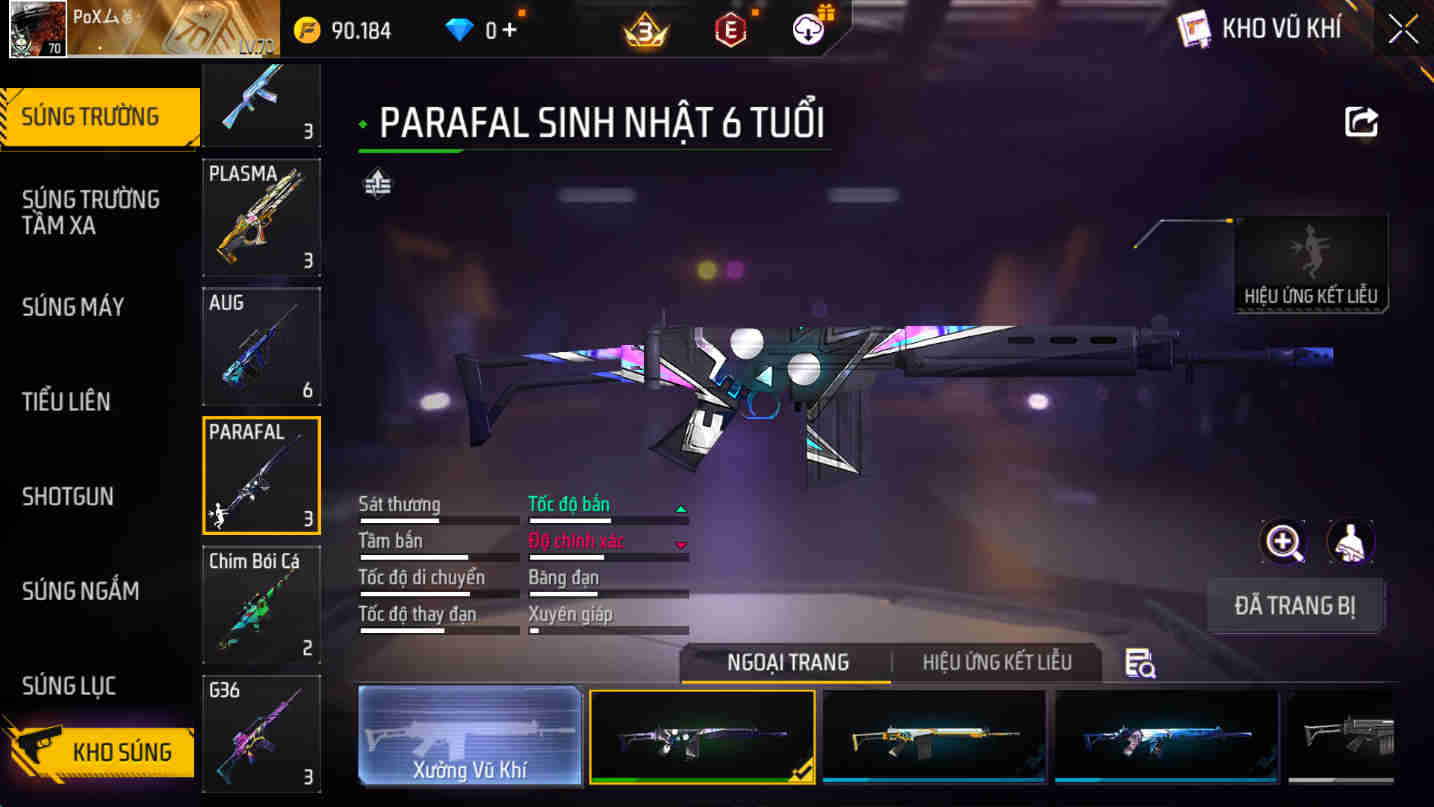Click the HIỆU ỨNG KẾT LIỄU preview image
The image size is (1434, 807).
[x=1311, y=262]
